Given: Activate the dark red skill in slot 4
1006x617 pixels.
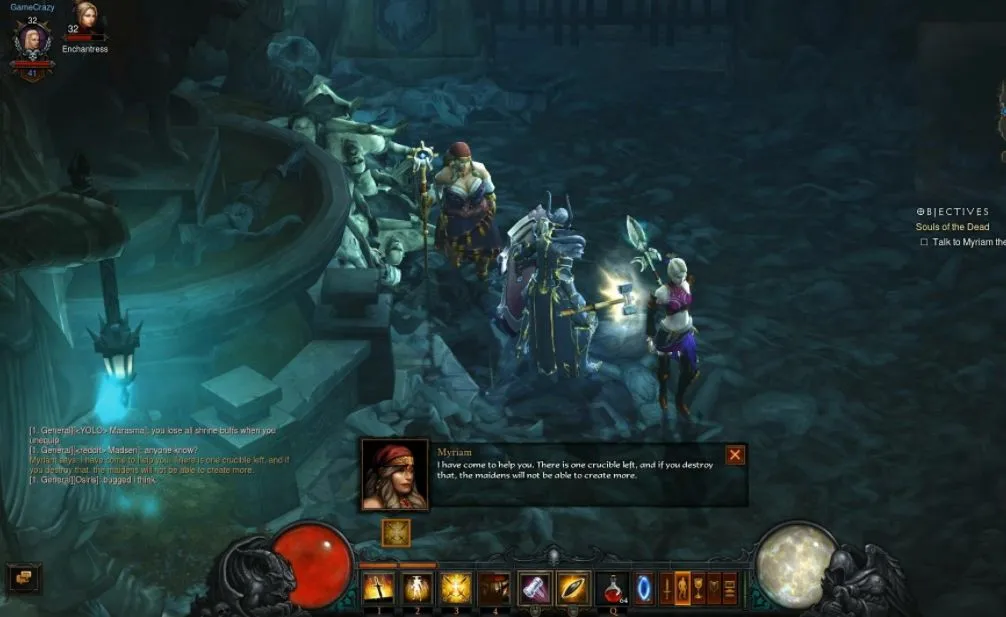Looking at the screenshot, I should (495, 587).
